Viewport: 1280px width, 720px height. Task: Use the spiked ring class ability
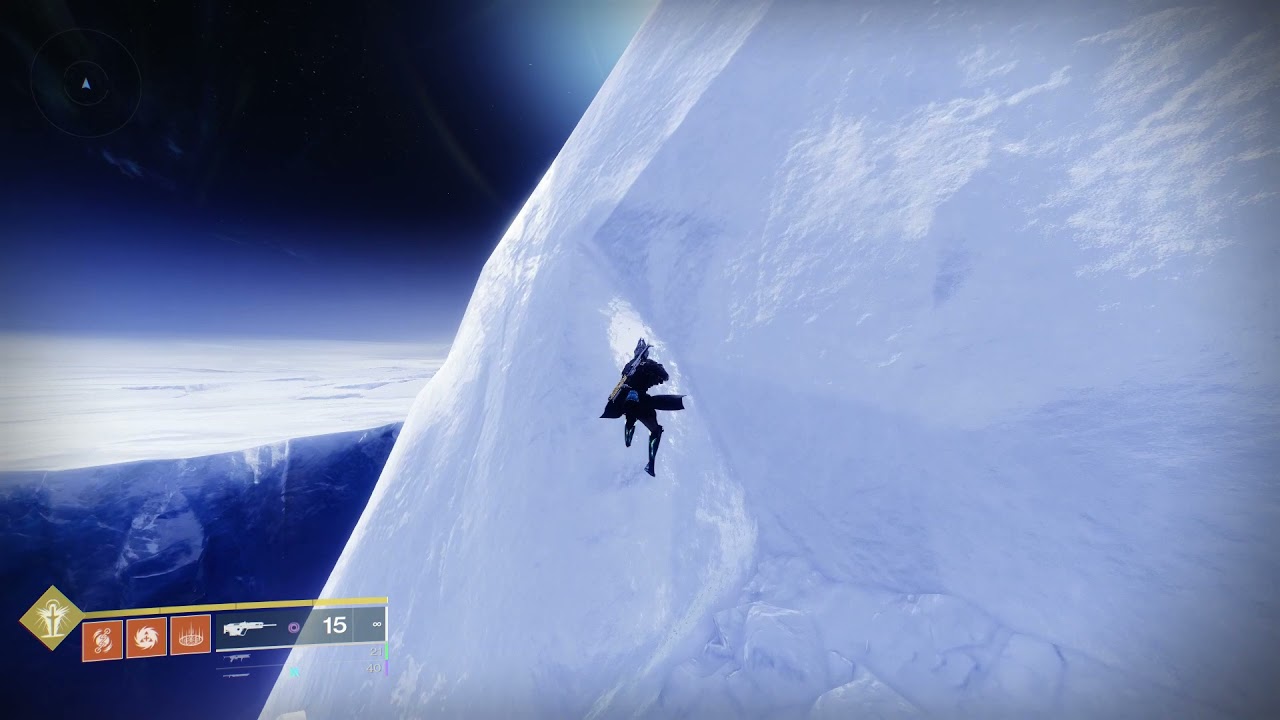tap(190, 635)
